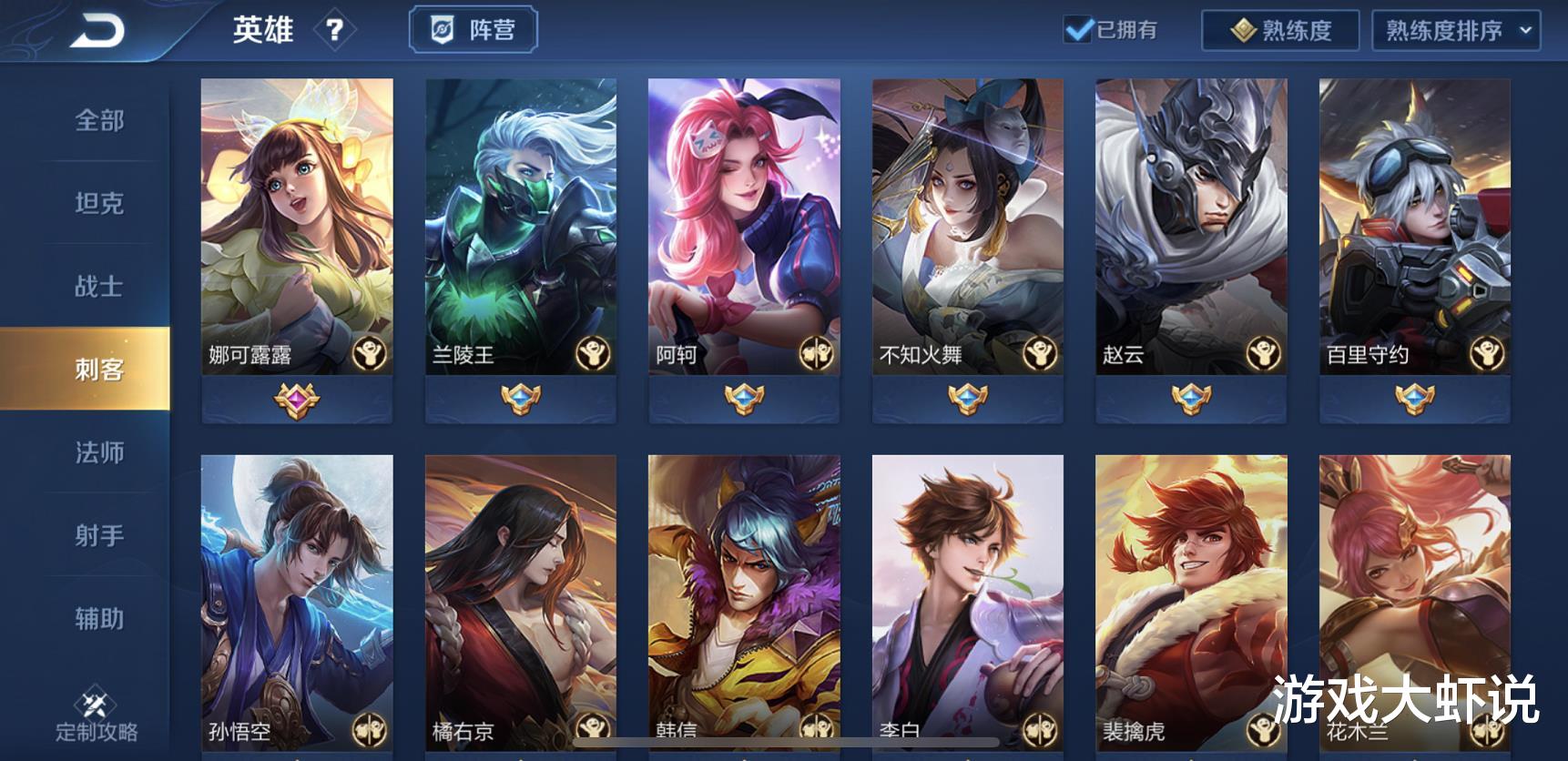
Task: Click the gold badge icon beside 熟练度
Action: (x=1244, y=29)
